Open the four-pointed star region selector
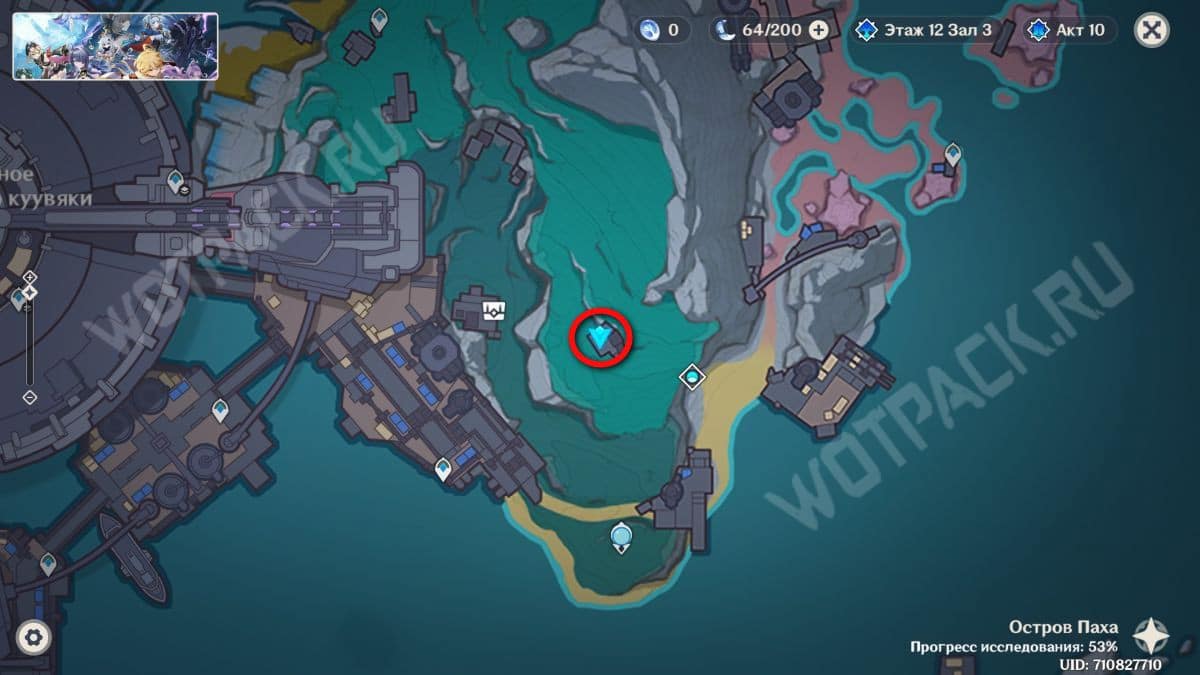 (1151, 636)
